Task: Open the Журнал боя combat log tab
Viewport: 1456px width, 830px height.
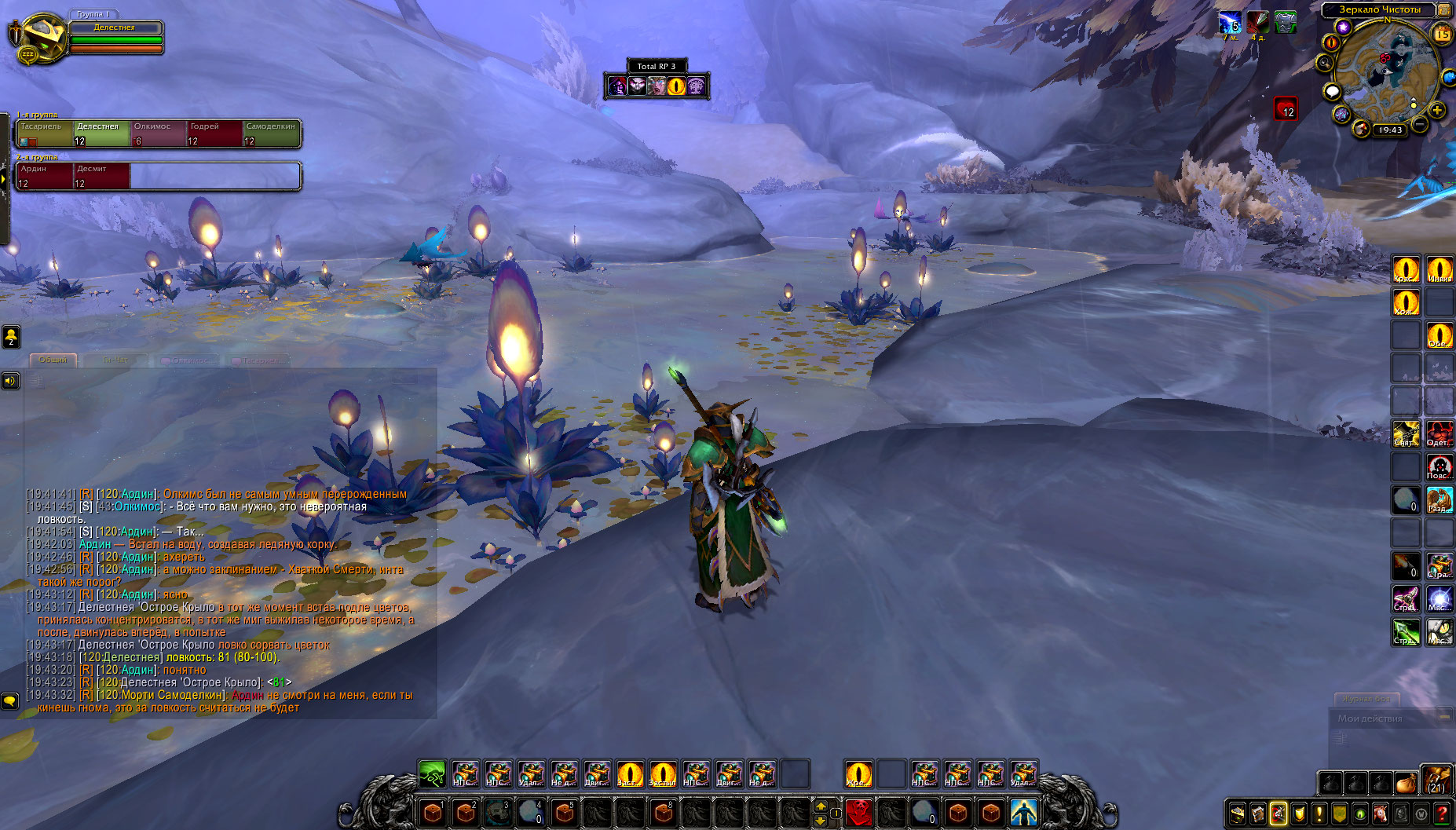Action: pyautogui.click(x=1366, y=698)
